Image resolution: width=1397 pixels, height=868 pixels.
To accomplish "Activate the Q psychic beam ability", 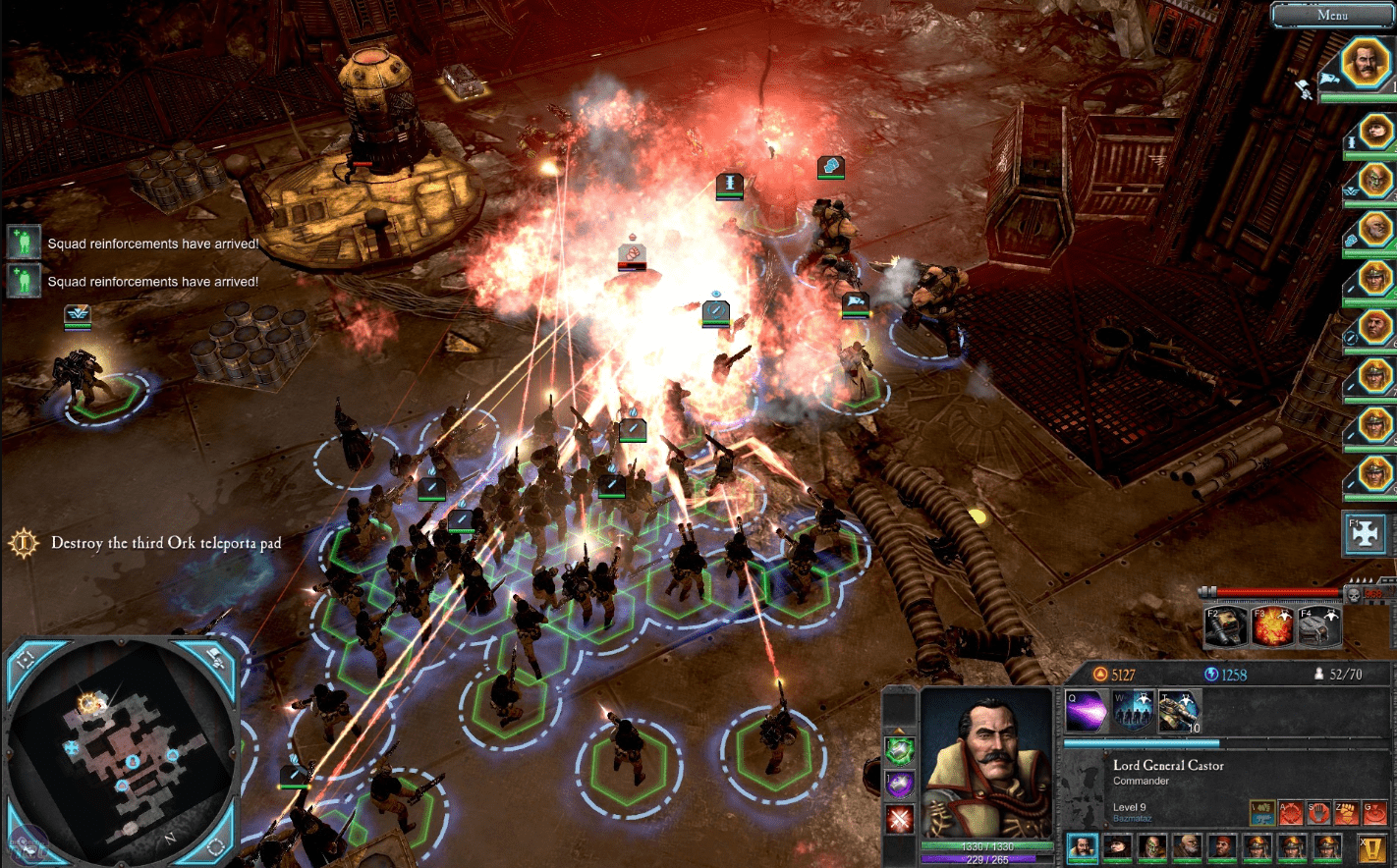I will click(x=1087, y=711).
